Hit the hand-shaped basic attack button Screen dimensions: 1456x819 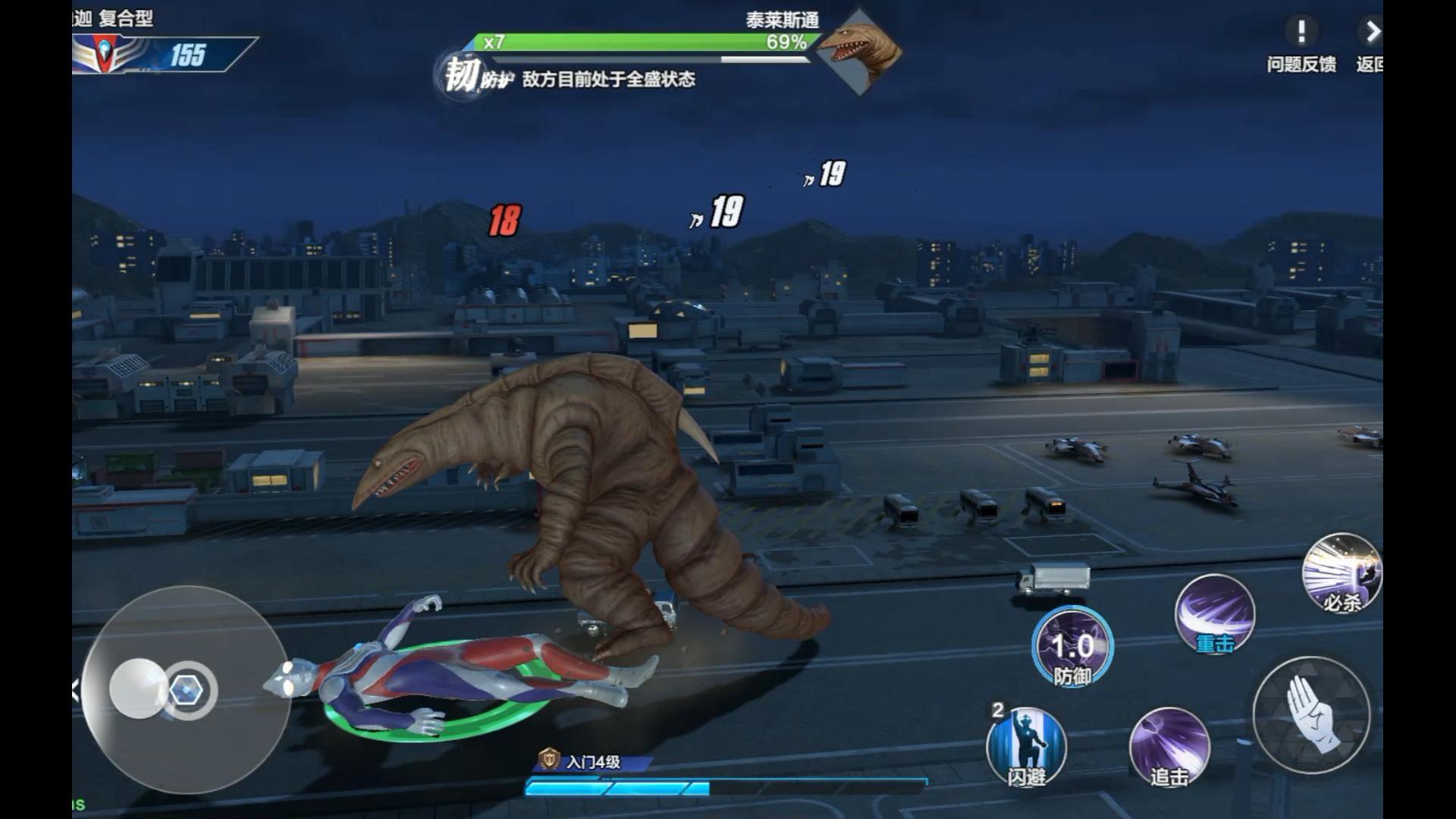(1311, 714)
